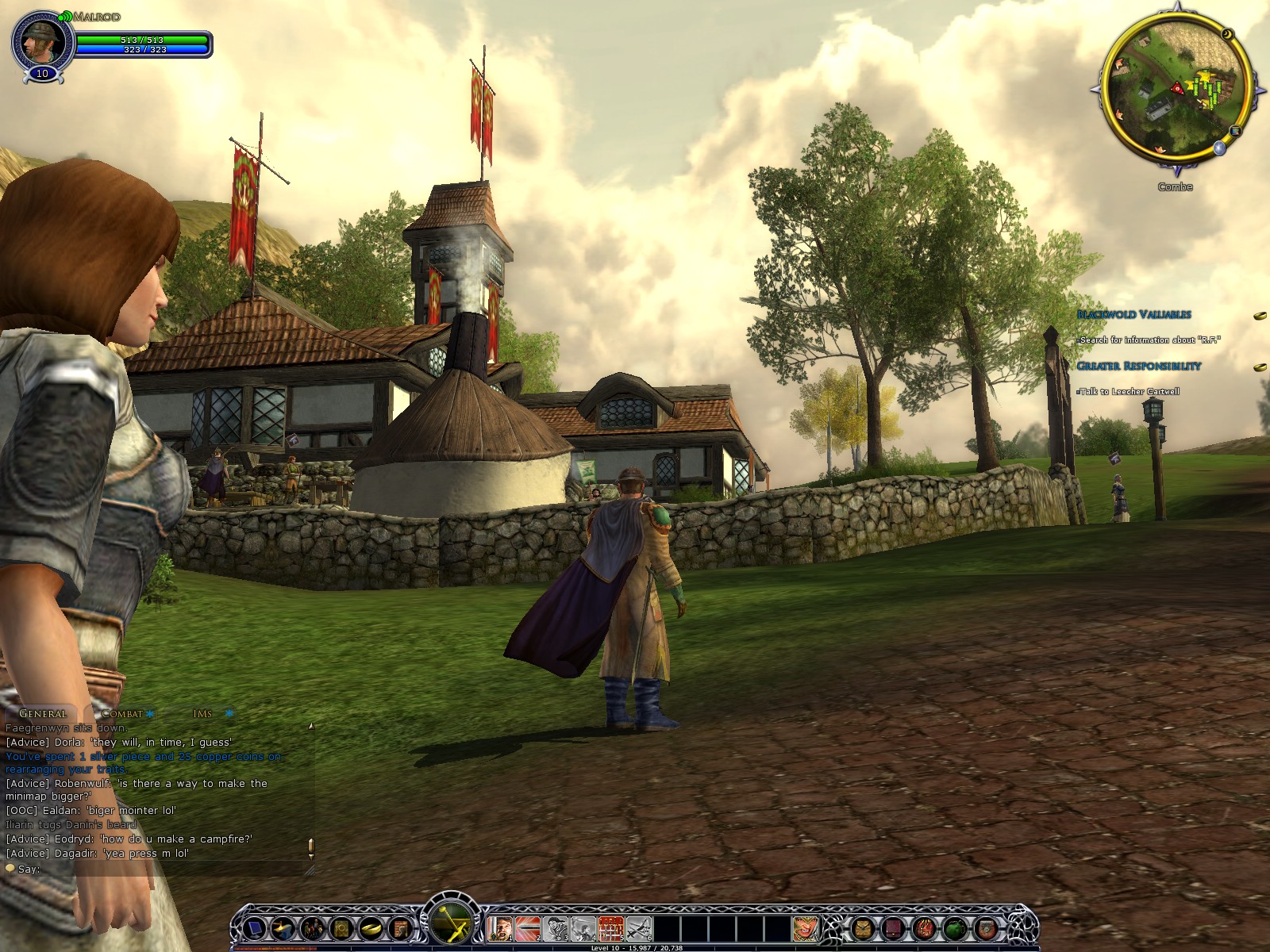This screenshot has height=952, width=1270.
Task: Activate the shouting warrior skill in slot 1
Action: coord(500,927)
